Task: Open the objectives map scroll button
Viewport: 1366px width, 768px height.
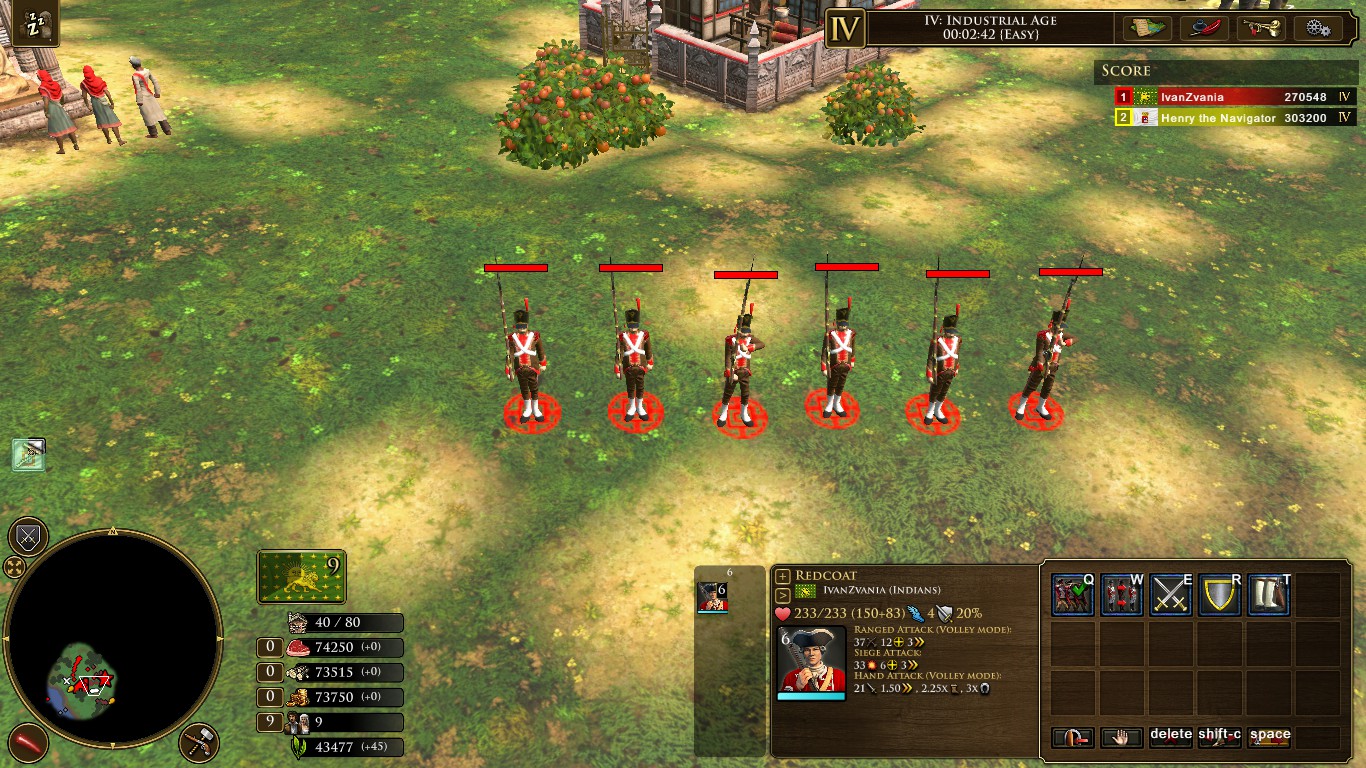Action: (1147, 28)
